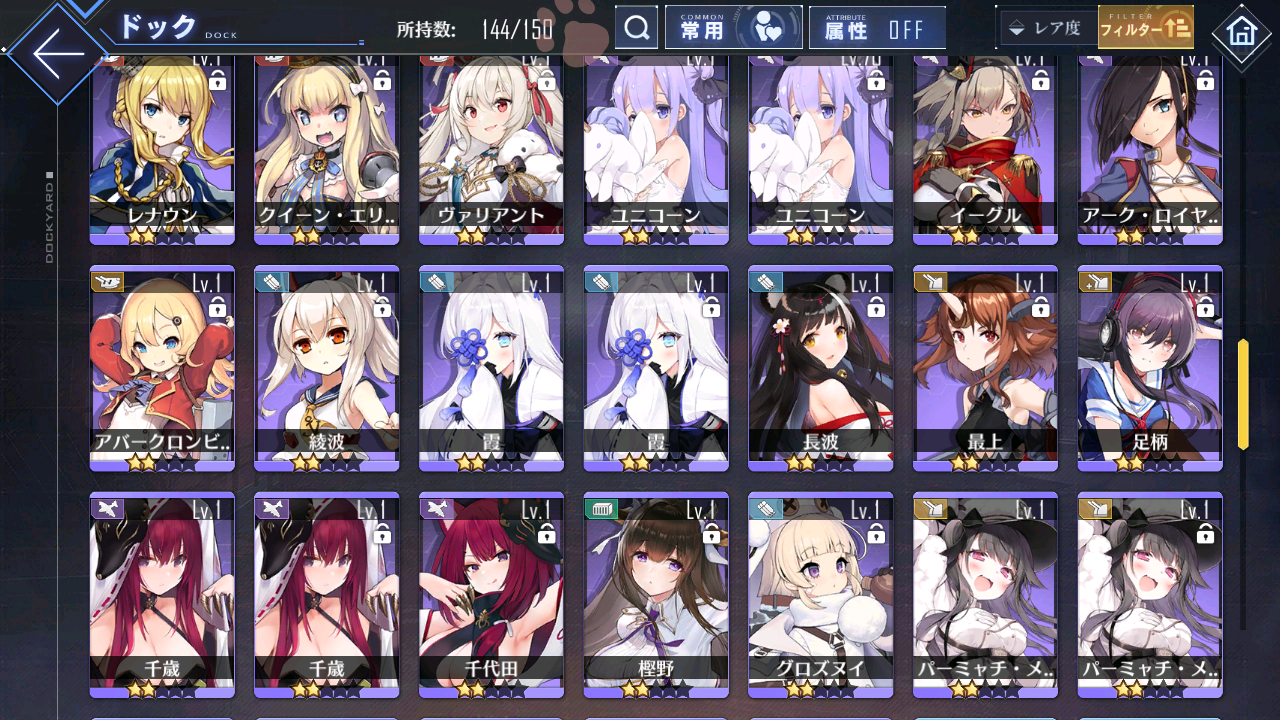Toggle the 属性 attribute OFF switch

(x=877, y=27)
